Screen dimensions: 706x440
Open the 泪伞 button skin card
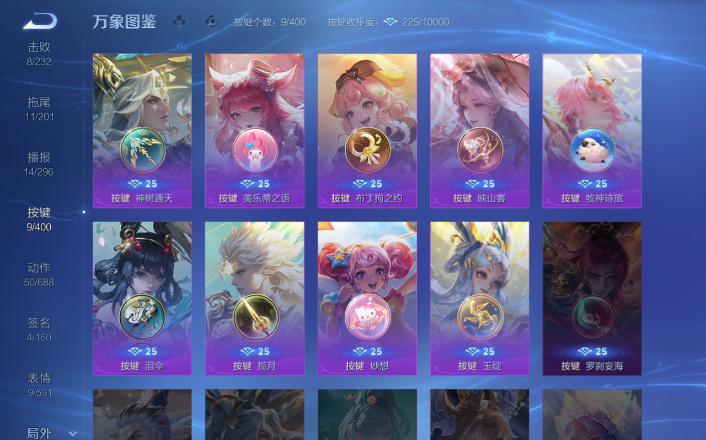142,298
